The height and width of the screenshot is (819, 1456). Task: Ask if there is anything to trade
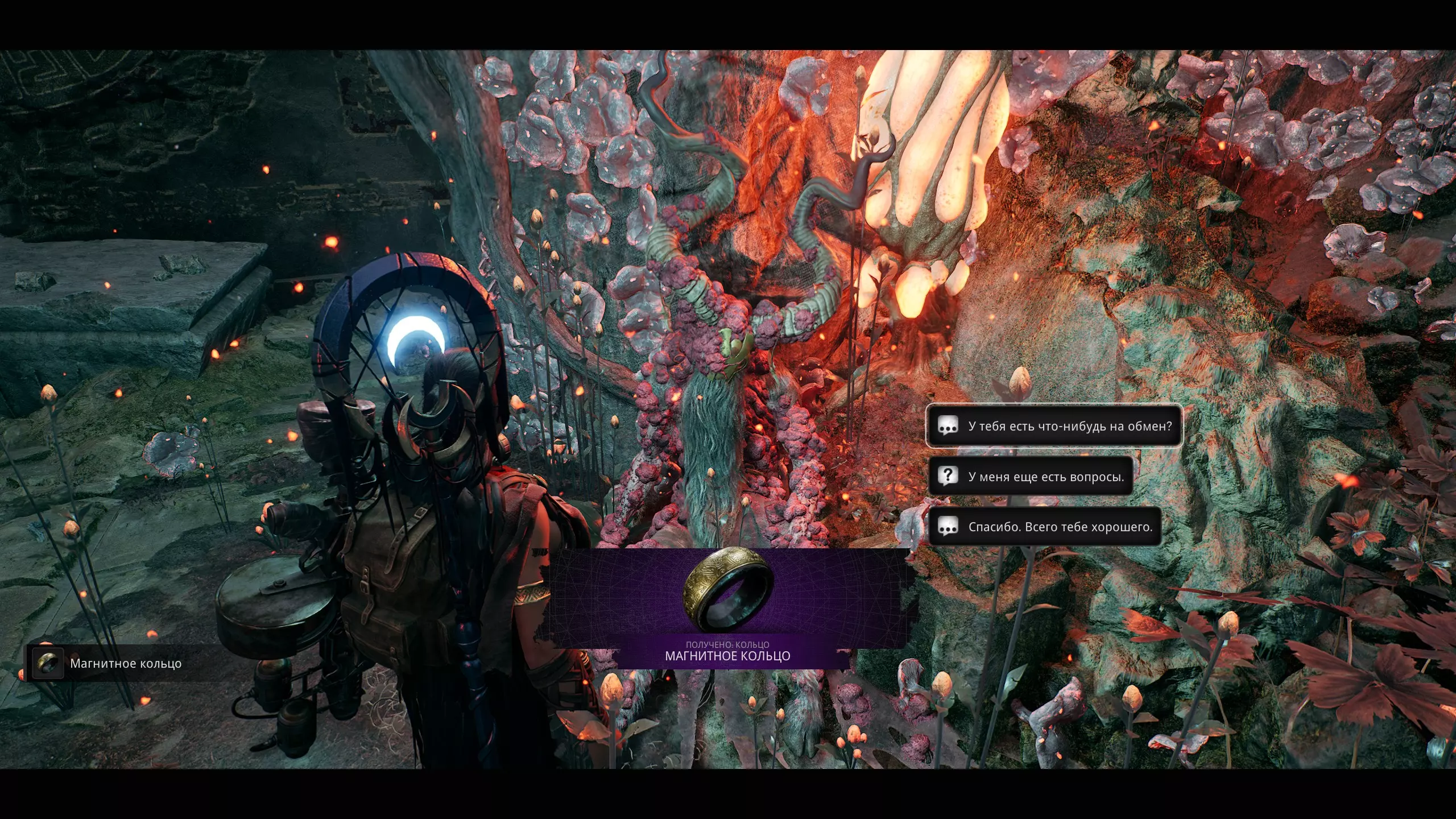[1054, 426]
